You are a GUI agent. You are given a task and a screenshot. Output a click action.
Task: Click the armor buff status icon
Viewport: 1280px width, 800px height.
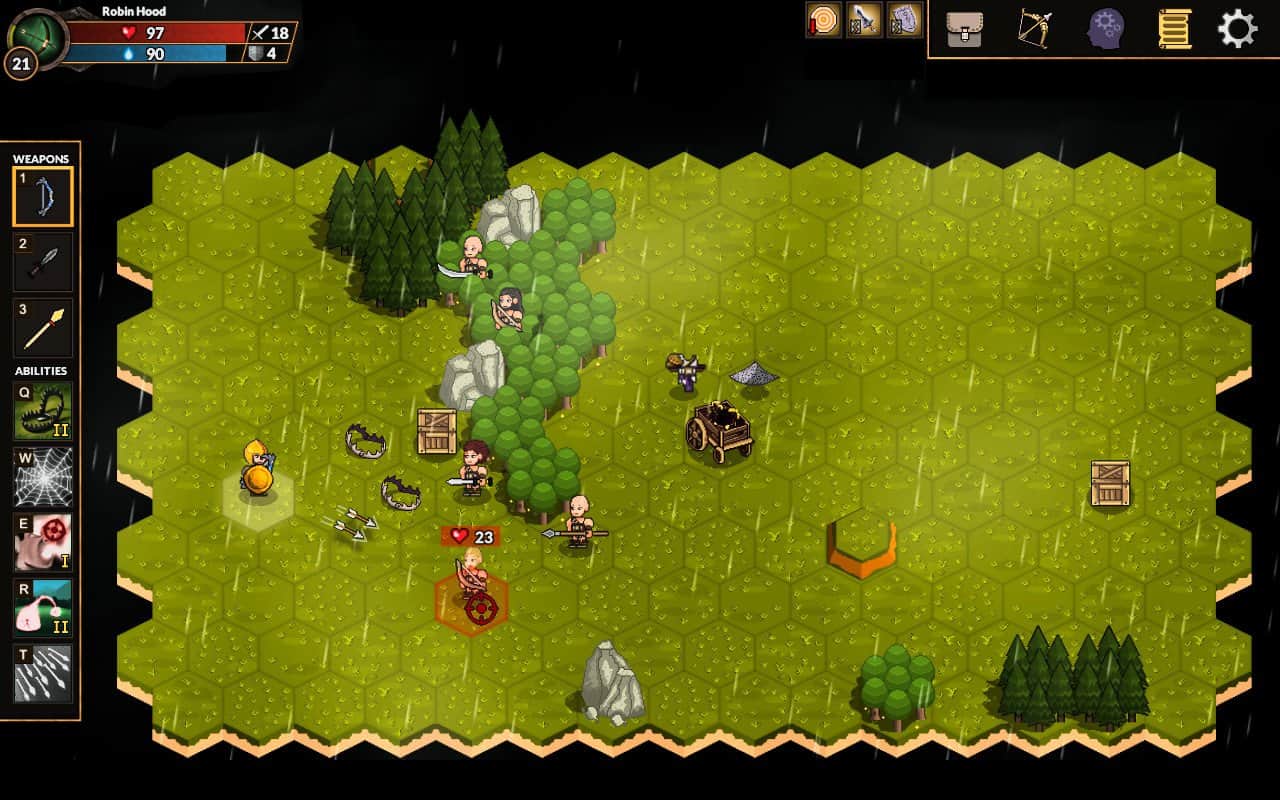(904, 20)
